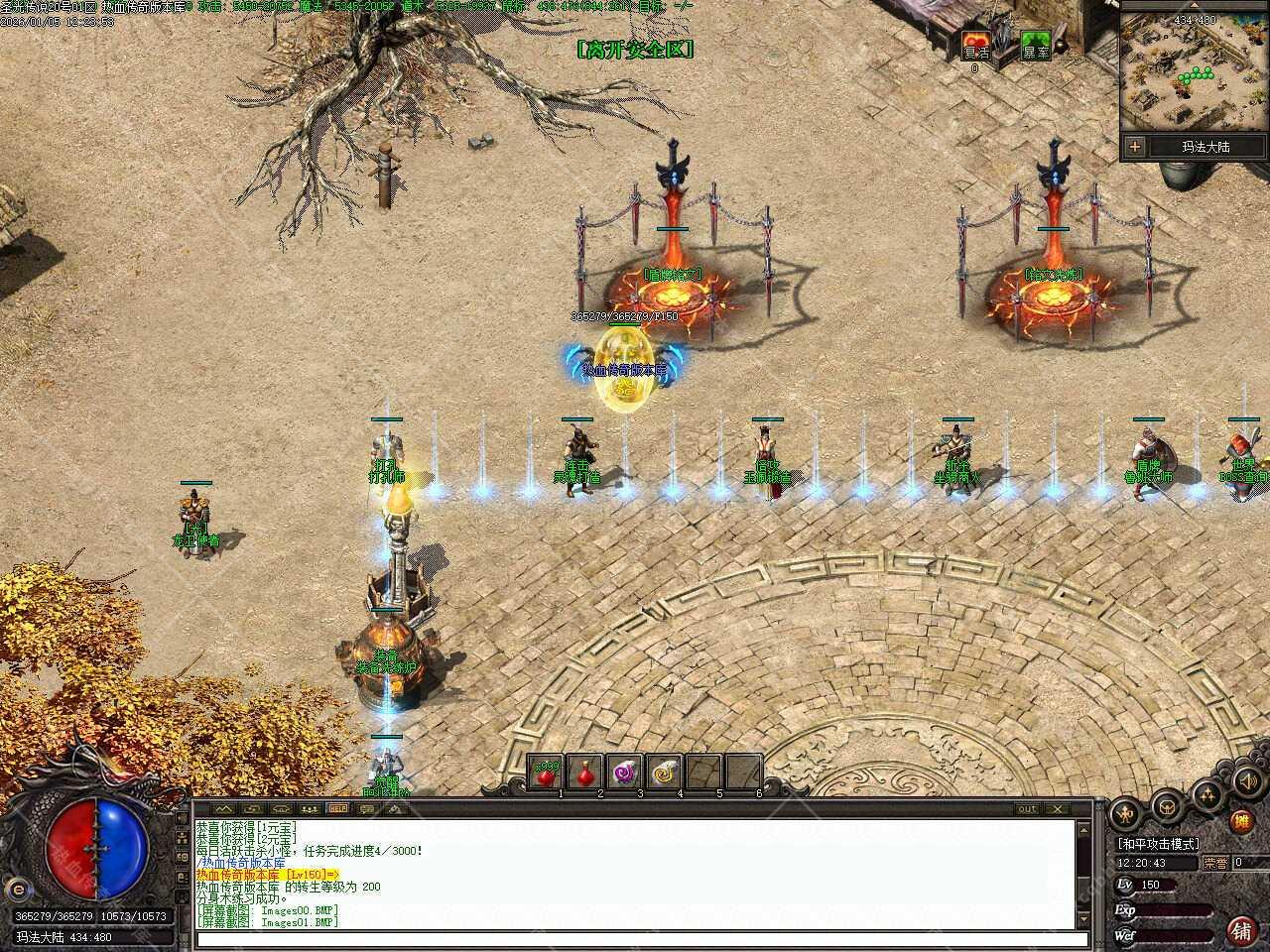Click the green 暴率 drop-rate icon

(1036, 46)
